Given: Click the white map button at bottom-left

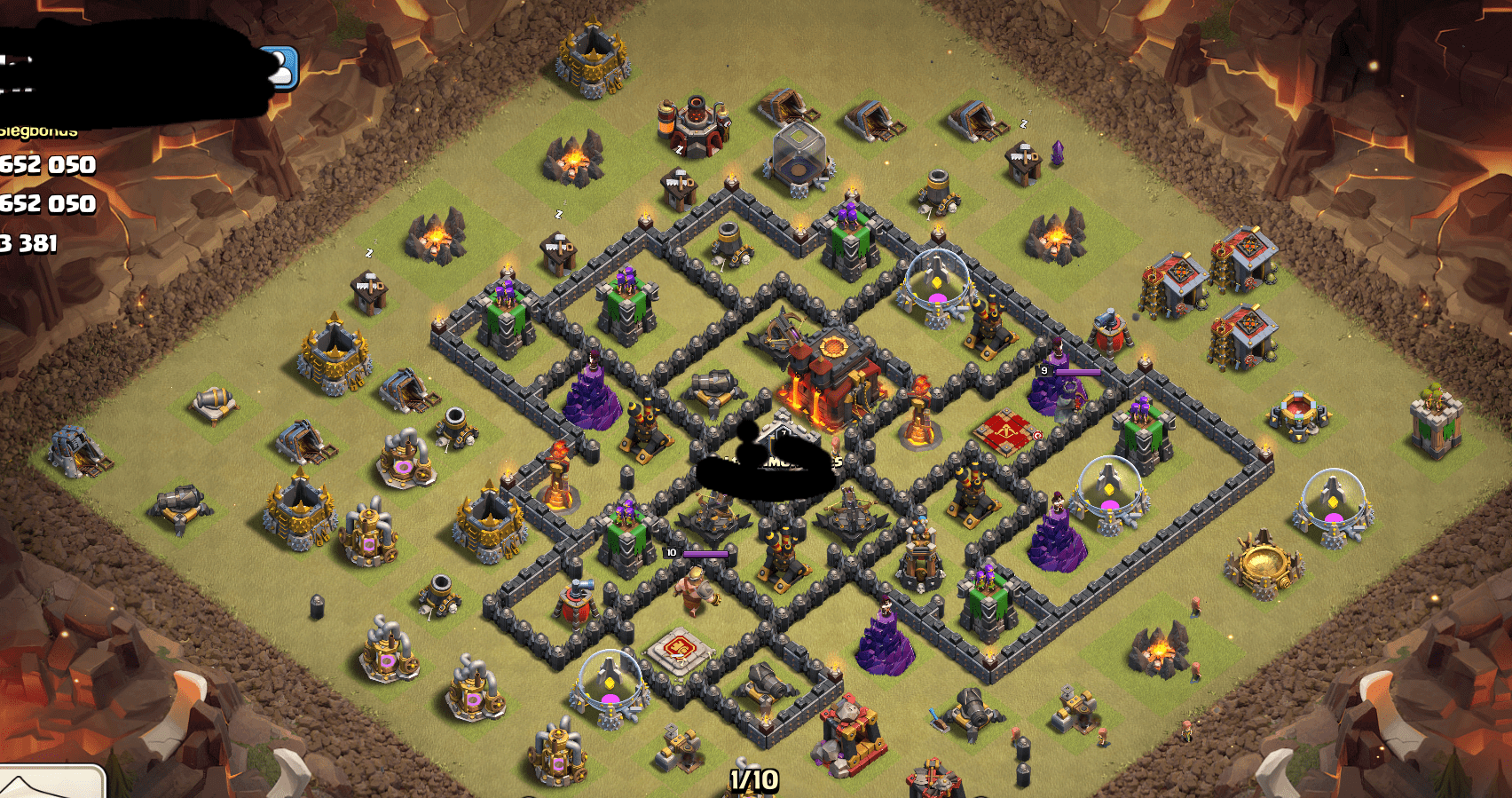Looking at the screenshot, I should (x=50, y=782).
